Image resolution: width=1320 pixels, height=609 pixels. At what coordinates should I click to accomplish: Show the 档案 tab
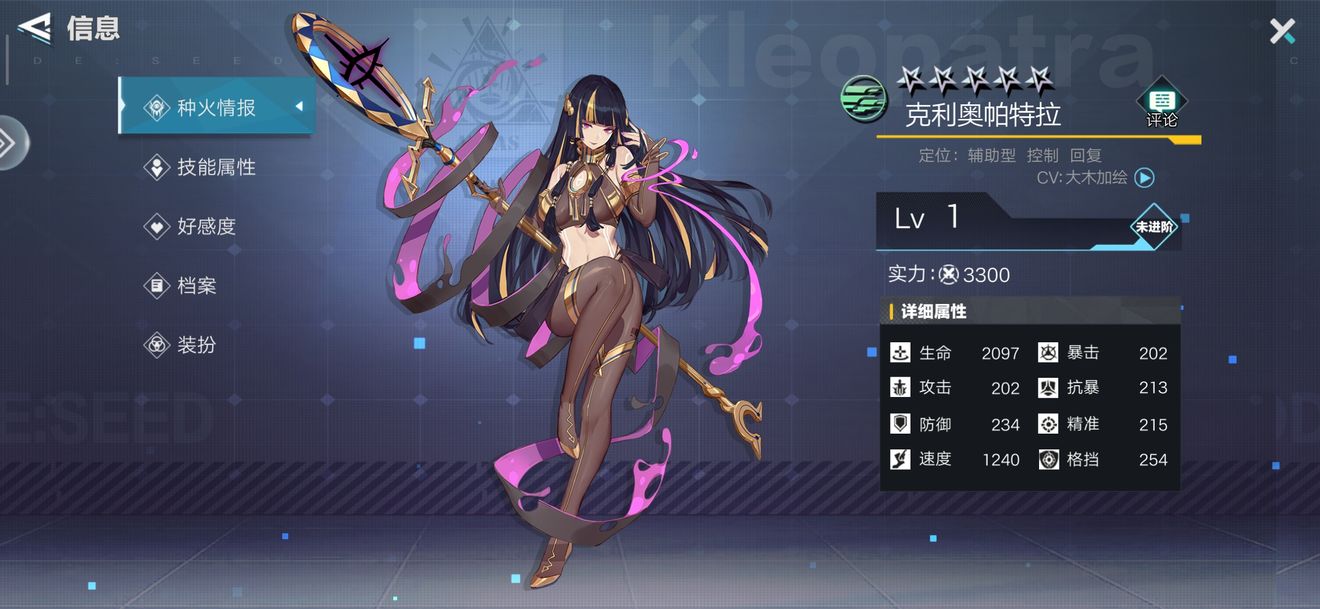tap(196, 286)
